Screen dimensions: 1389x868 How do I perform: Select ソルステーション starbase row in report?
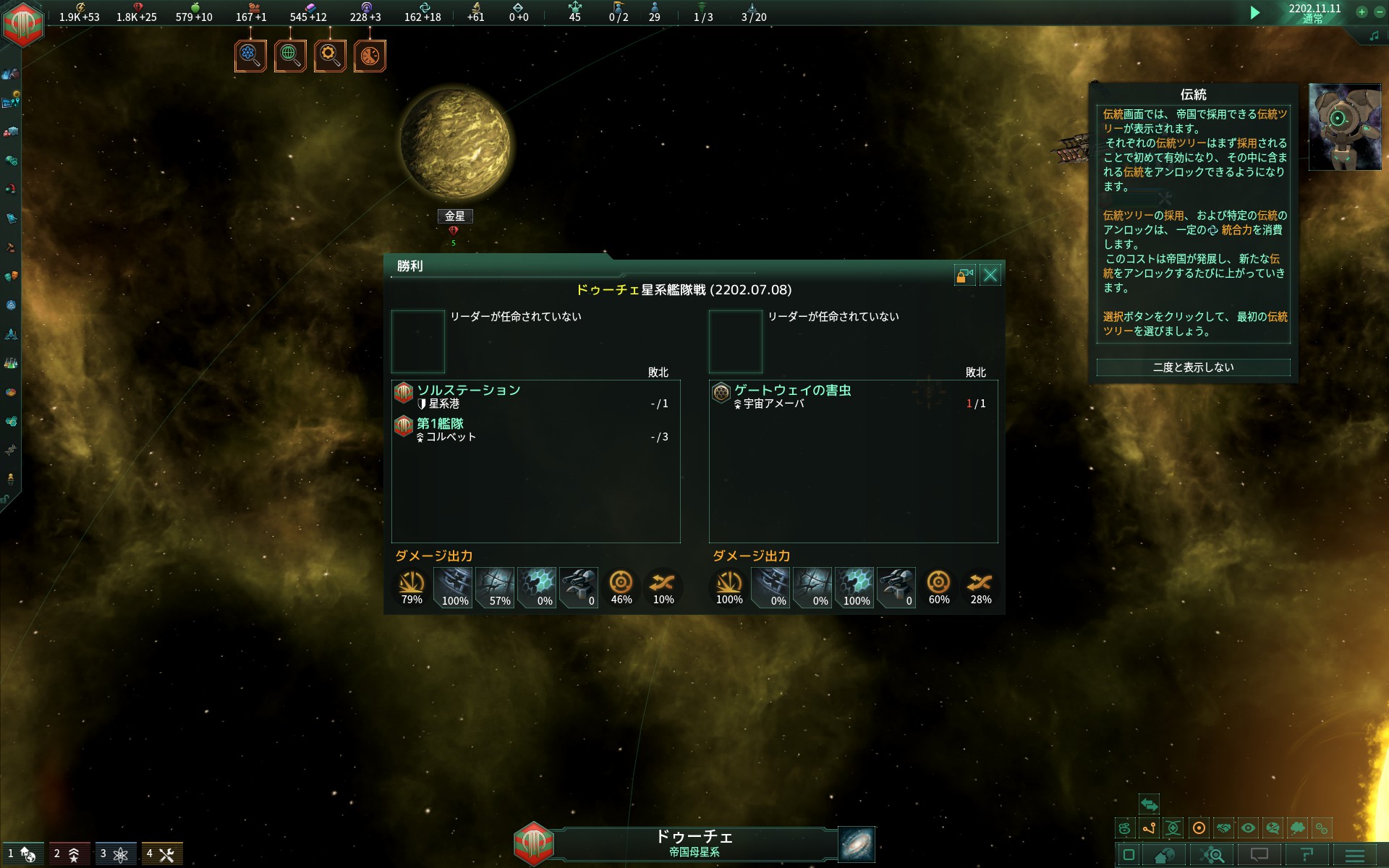click(535, 396)
